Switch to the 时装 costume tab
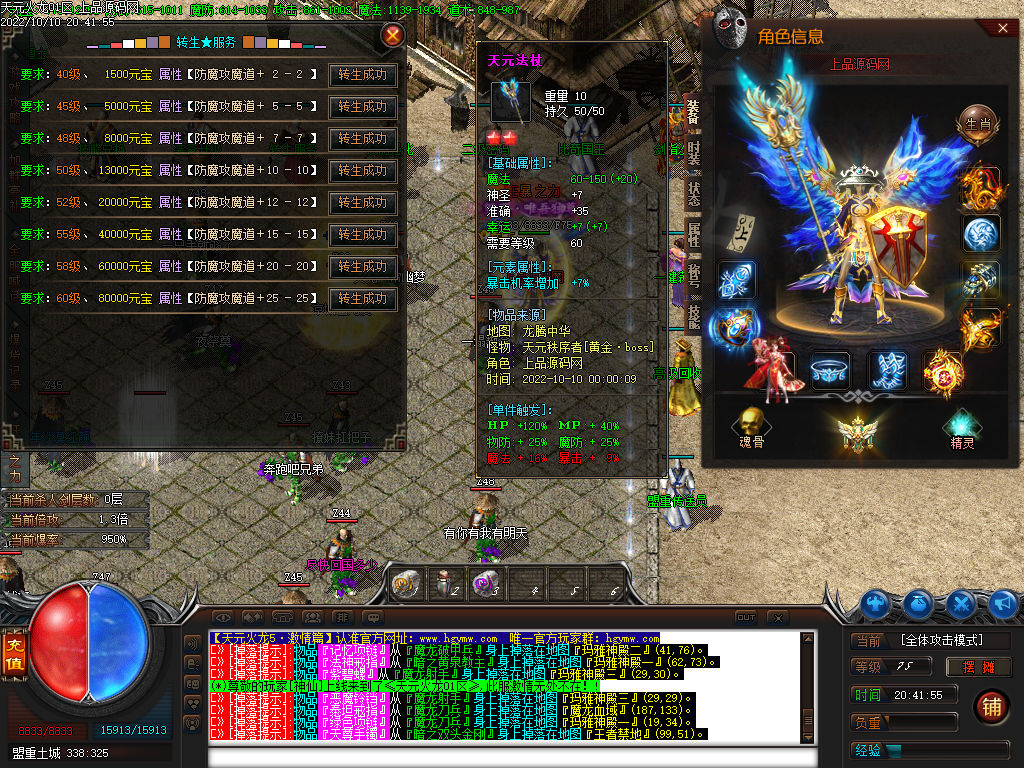Viewport: 1024px width, 768px height. [x=693, y=153]
